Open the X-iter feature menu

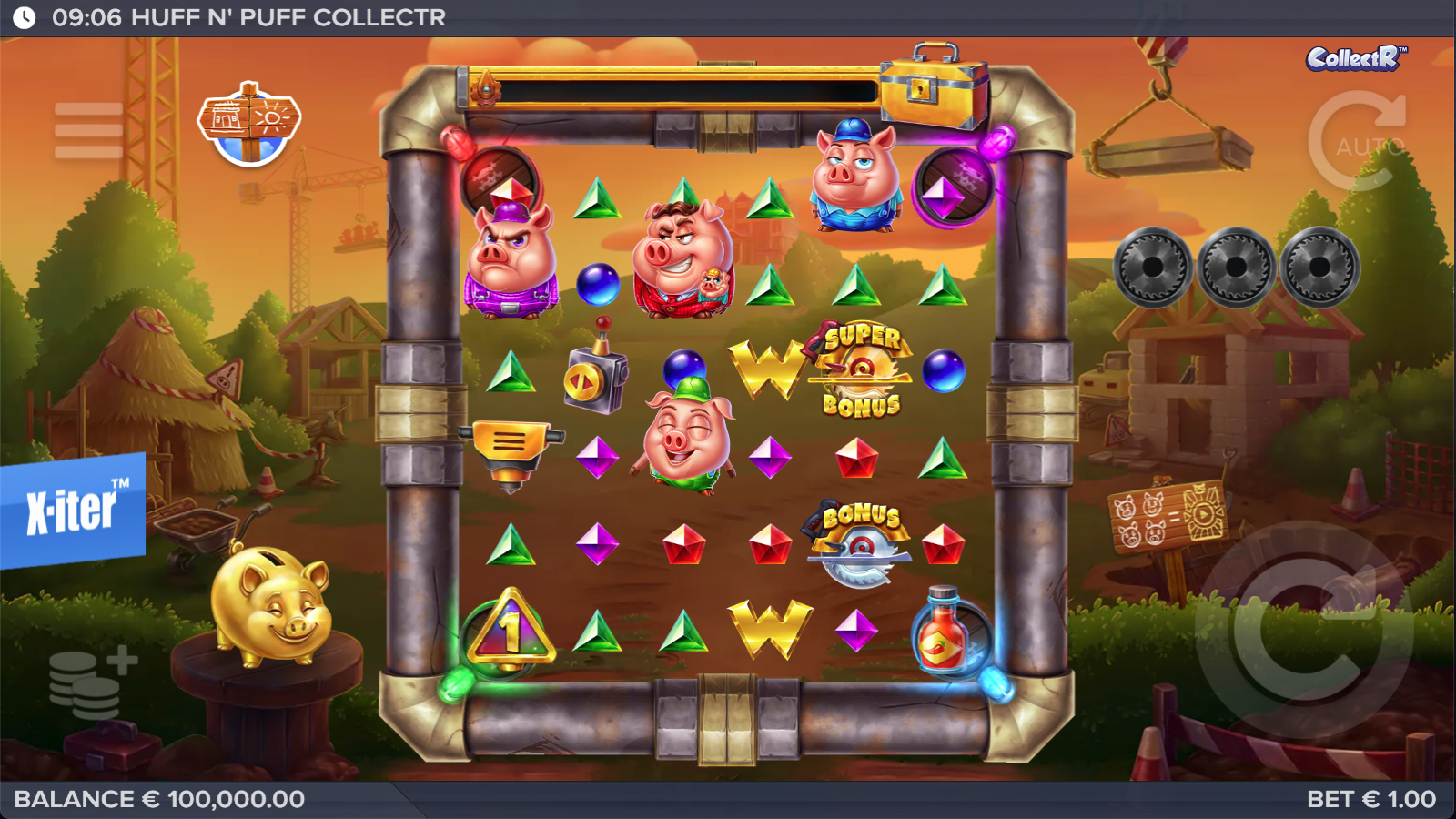(73, 510)
